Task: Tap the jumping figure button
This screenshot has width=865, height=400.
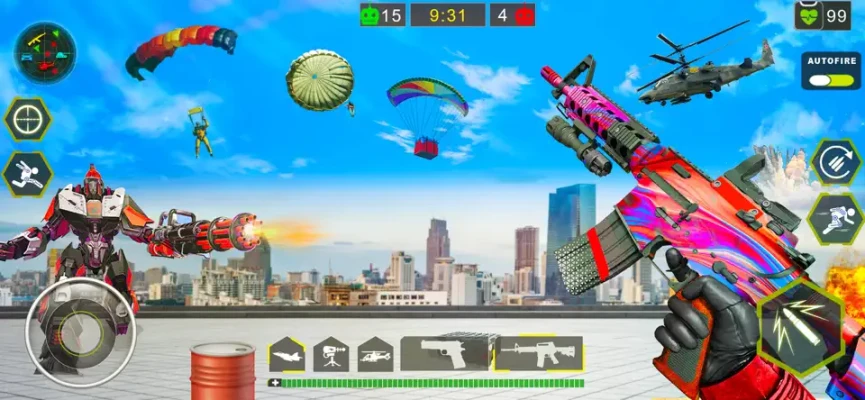Action: [x=27, y=174]
